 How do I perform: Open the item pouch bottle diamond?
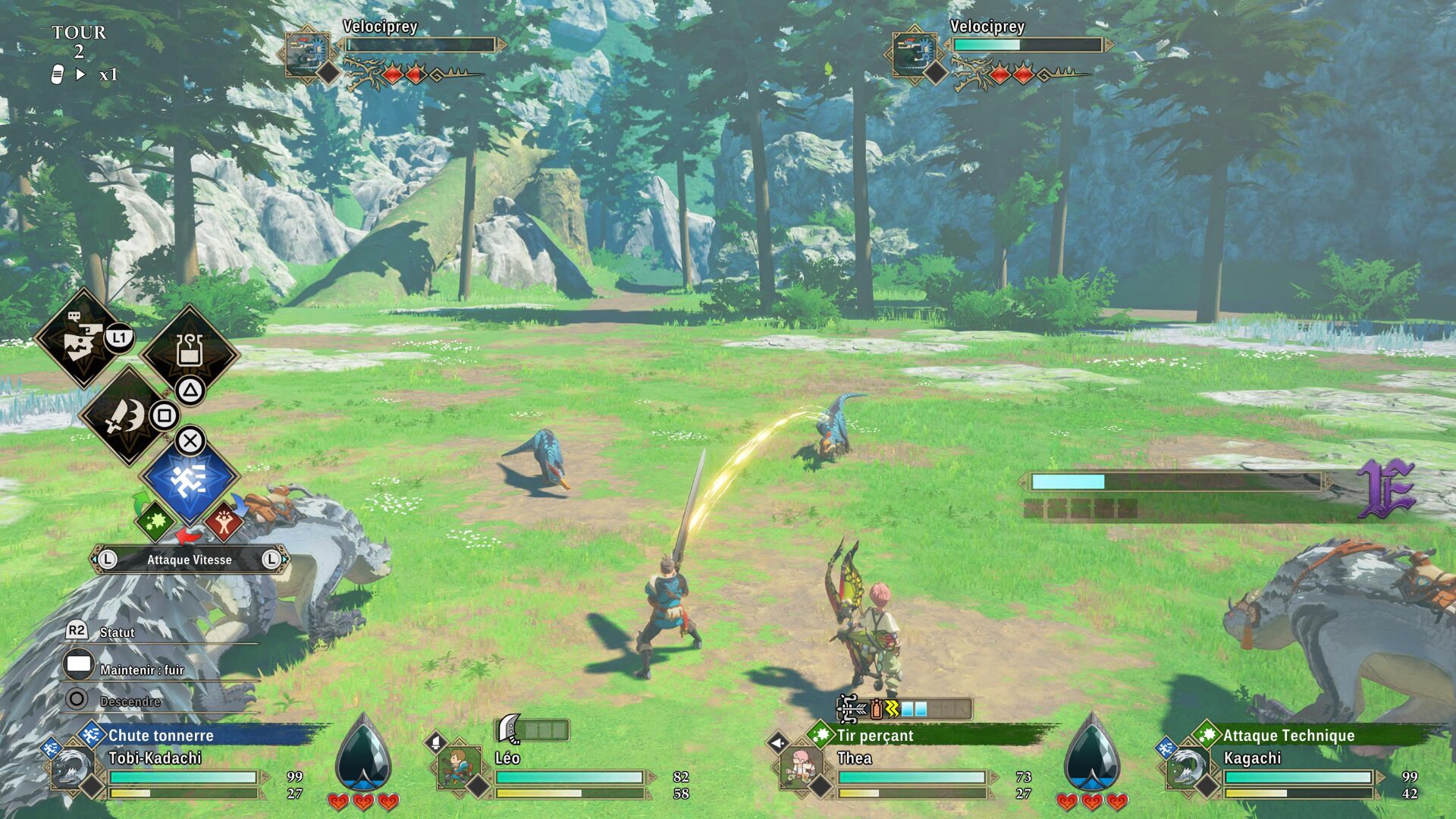[190, 351]
